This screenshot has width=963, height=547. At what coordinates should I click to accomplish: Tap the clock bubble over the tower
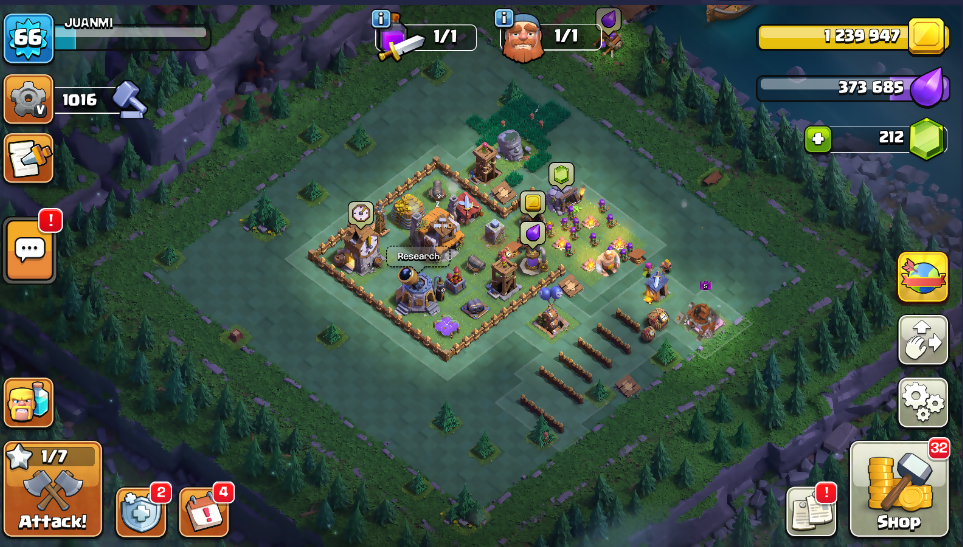[360, 213]
